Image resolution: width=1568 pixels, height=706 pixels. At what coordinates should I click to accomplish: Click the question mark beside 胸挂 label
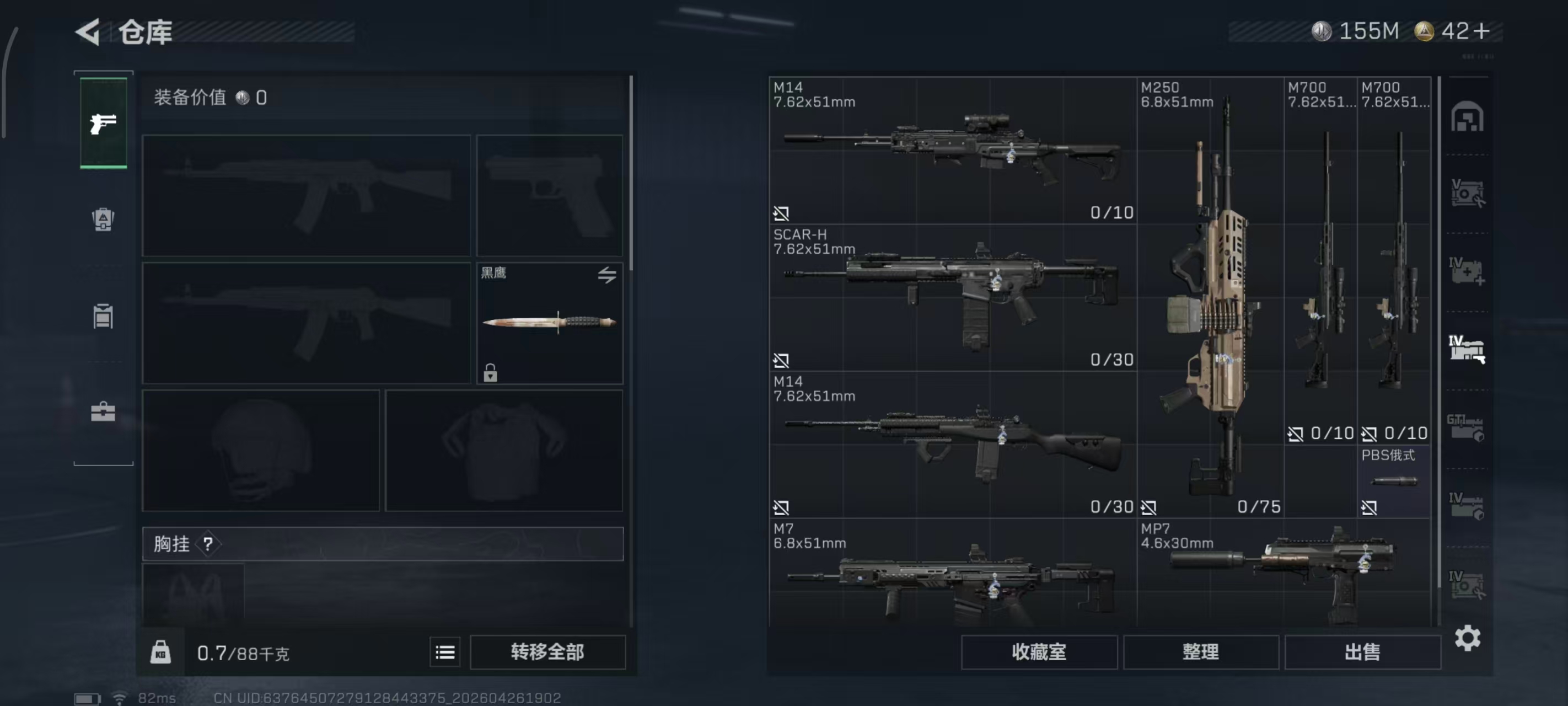coord(210,544)
